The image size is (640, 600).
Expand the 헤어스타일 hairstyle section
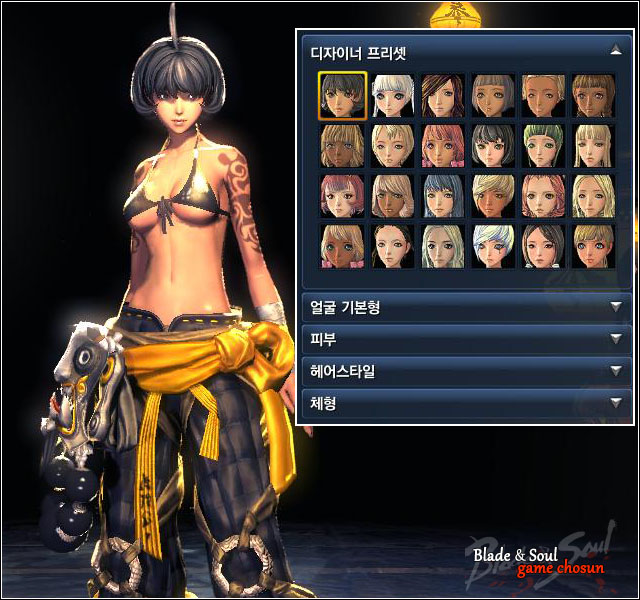coord(615,371)
